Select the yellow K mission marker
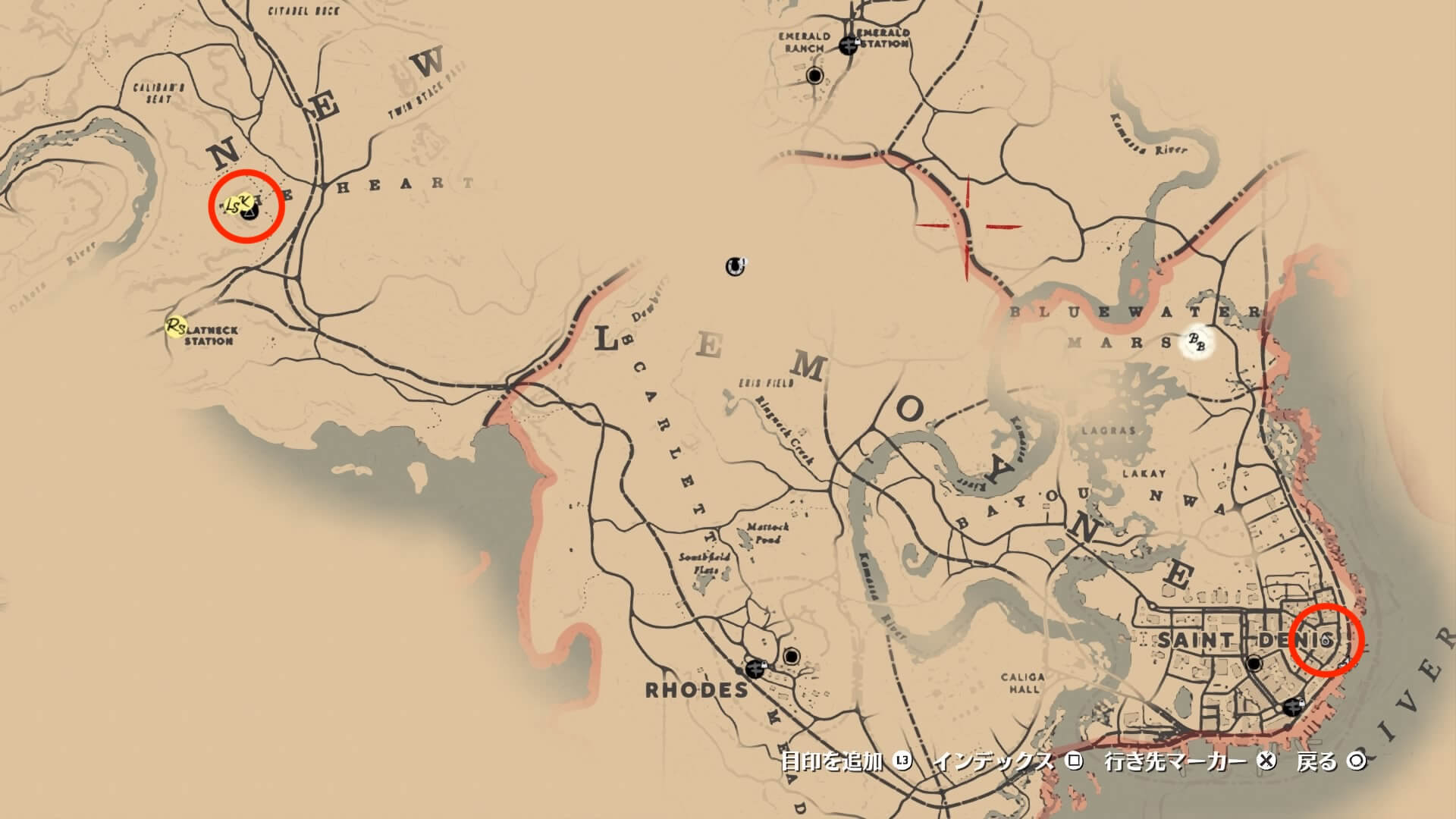1456x819 pixels. [244, 199]
